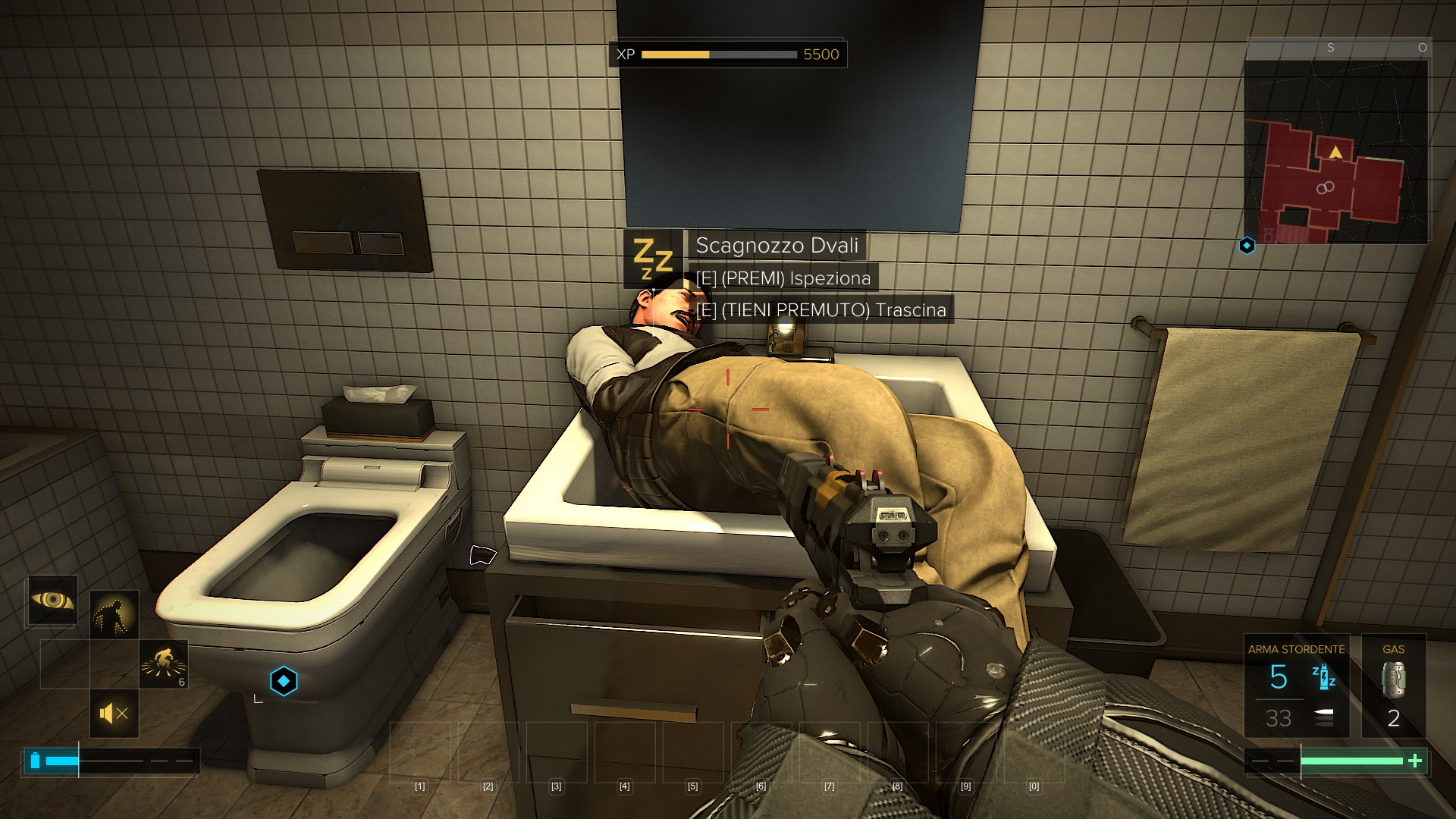Click the blue hexagon objective marker beside minimap
Image resolution: width=1456 pixels, height=819 pixels.
[1247, 246]
